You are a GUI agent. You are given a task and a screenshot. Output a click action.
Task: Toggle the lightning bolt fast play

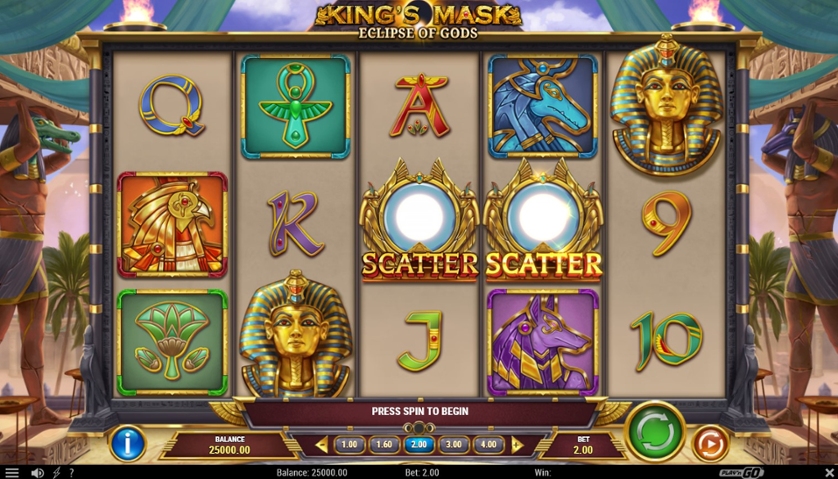(x=56, y=472)
